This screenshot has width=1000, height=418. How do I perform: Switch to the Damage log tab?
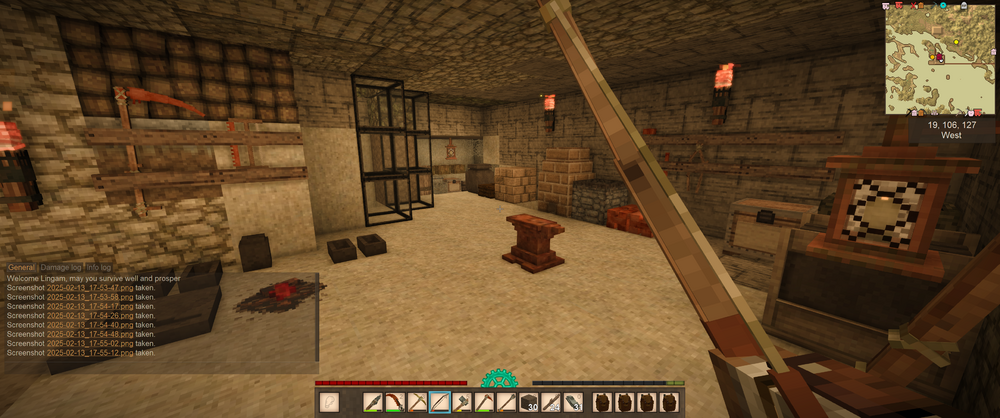tap(61, 268)
